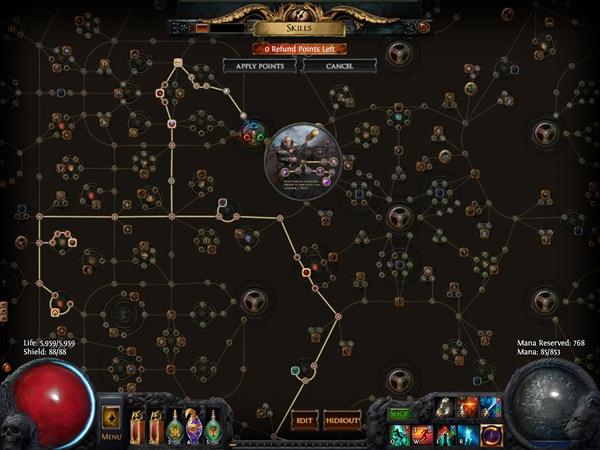Activate the purple ring aura skill
The image size is (600, 450).
(491, 434)
